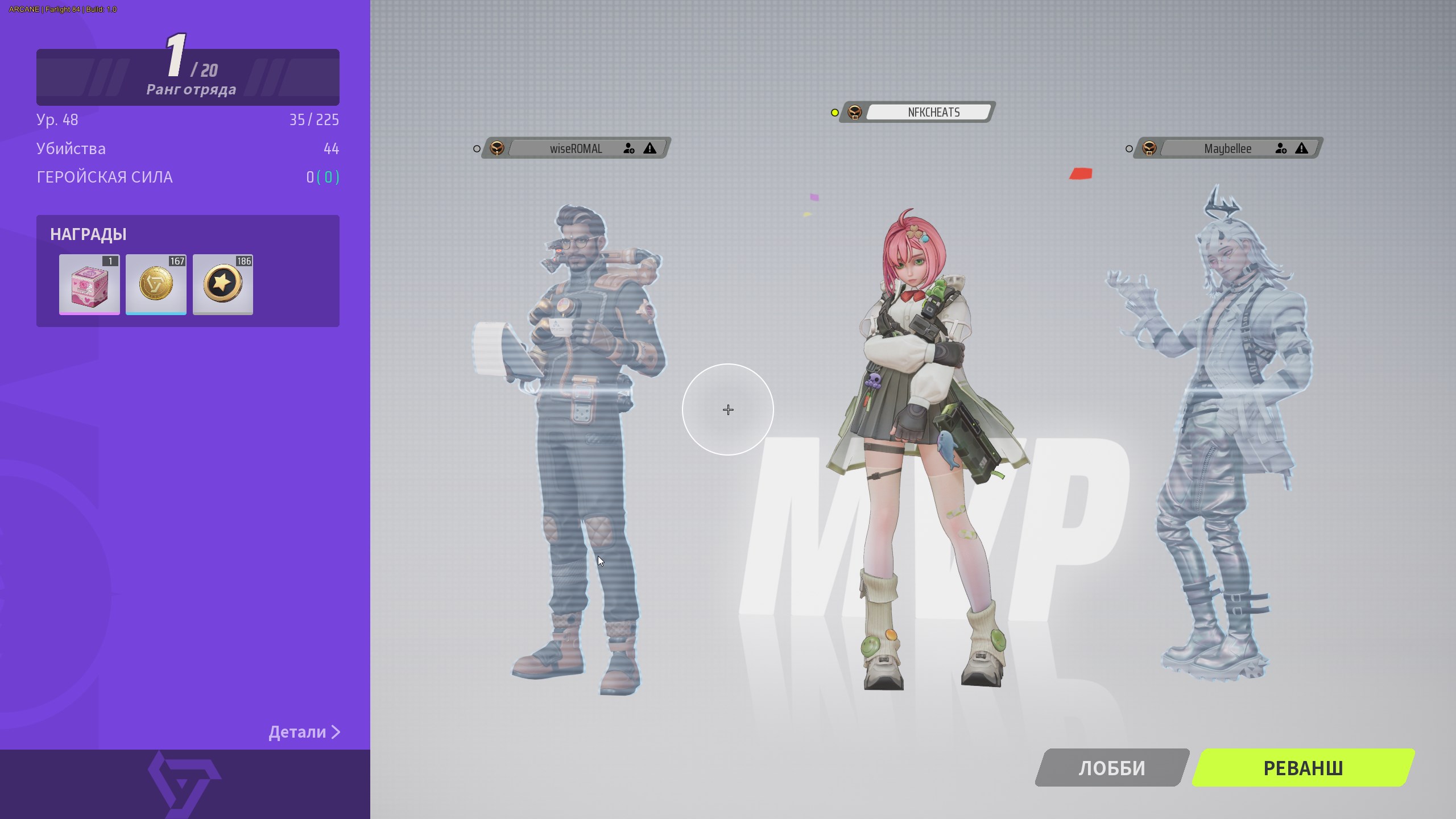
Task: Add wiseROMAL as a friend
Action: 628,148
